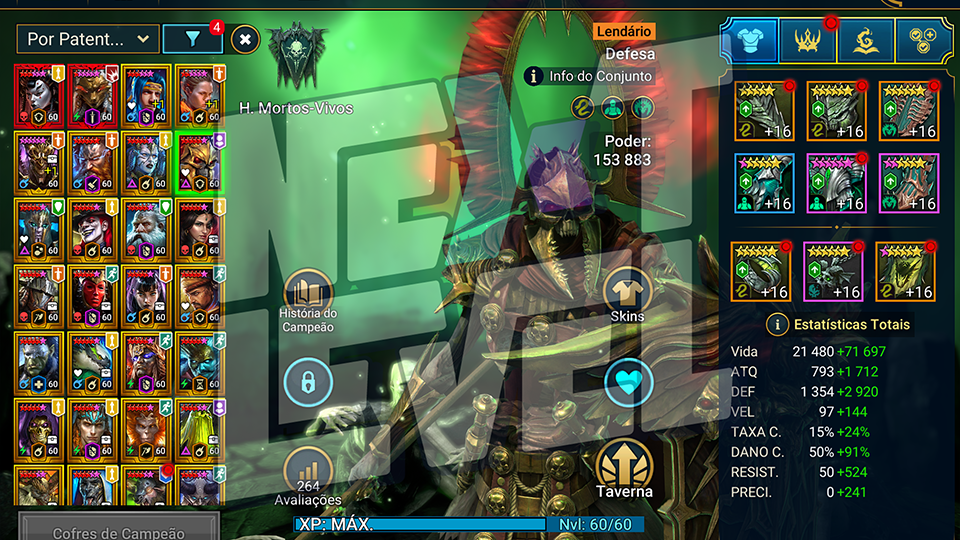Close the champion list with the X button
Viewport: 960px width, 540px height.
point(246,40)
